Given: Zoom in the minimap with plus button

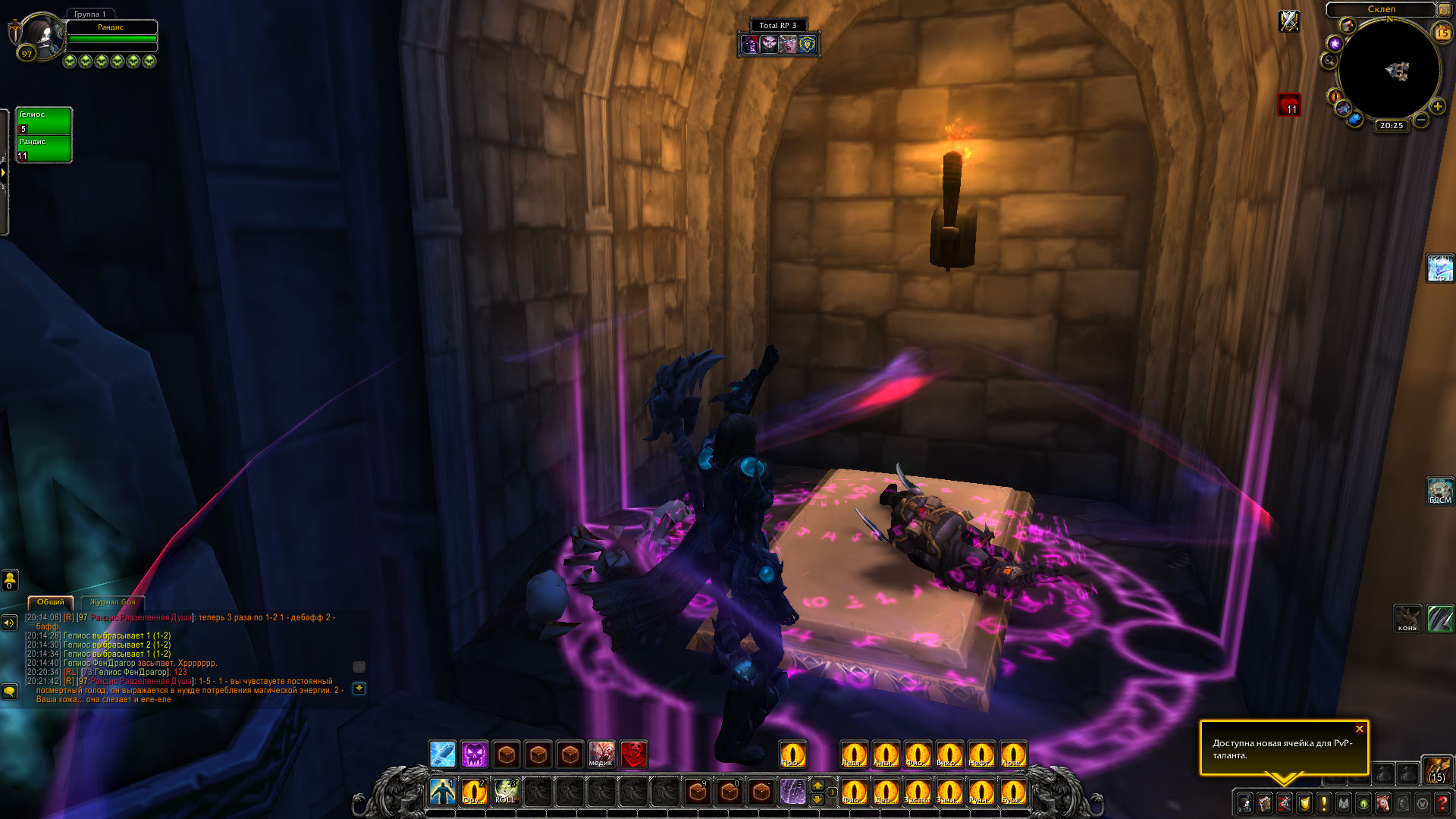Looking at the screenshot, I should 1437,107.
